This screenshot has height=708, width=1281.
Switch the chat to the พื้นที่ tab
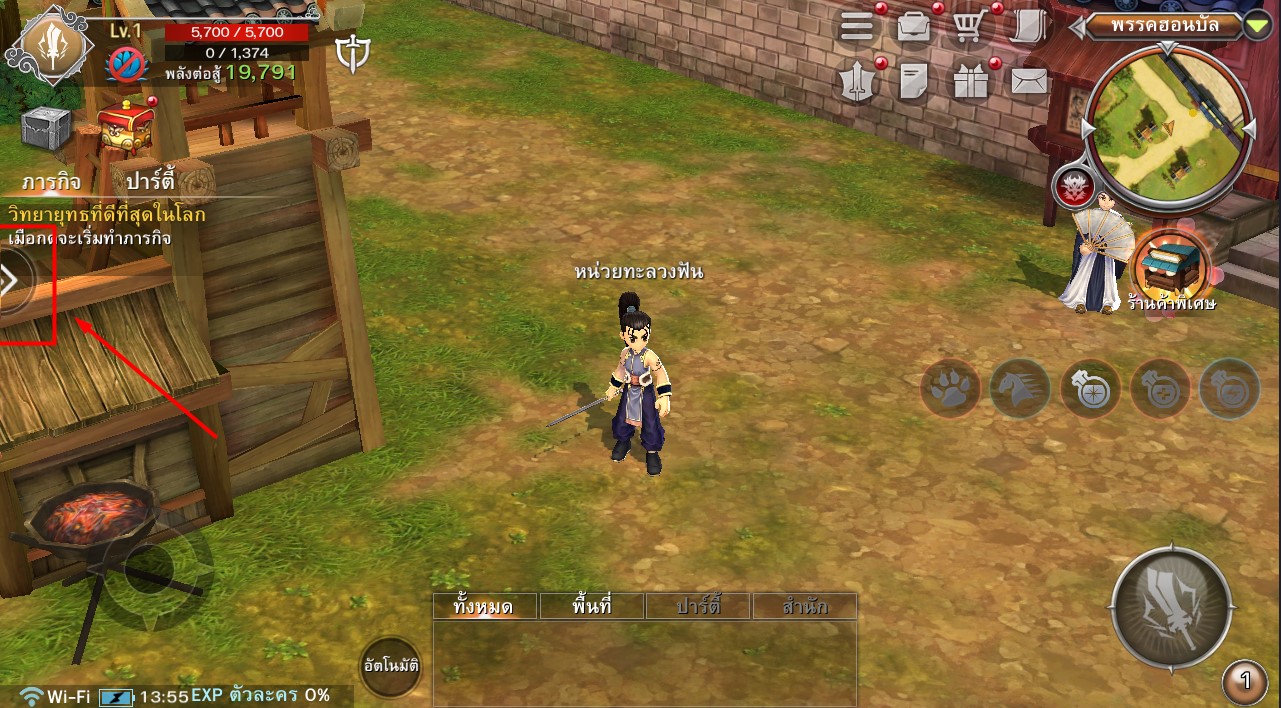point(592,606)
